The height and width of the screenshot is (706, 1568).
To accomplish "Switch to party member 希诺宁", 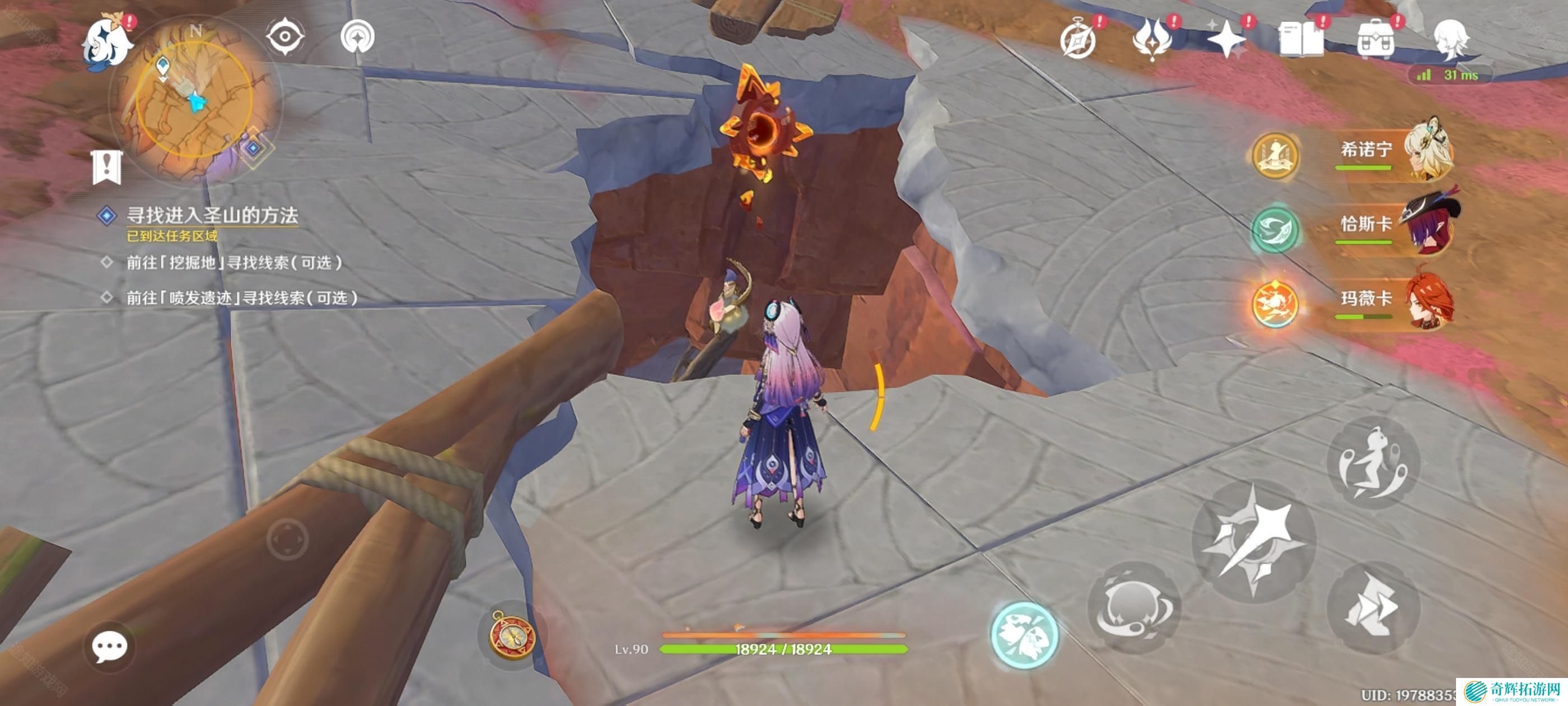I will [x=1394, y=151].
